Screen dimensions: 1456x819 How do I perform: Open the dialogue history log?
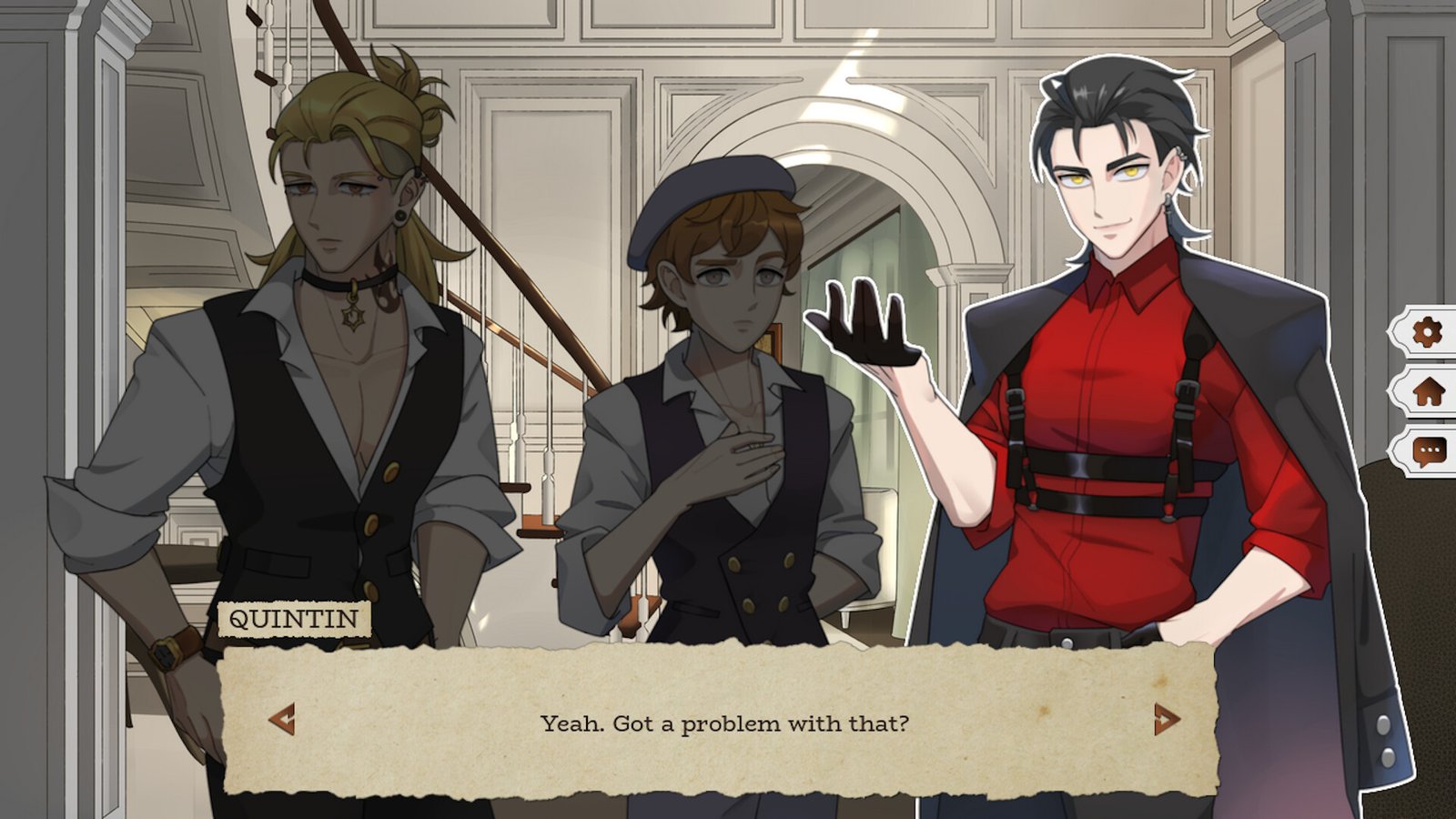pyautogui.click(x=1428, y=450)
